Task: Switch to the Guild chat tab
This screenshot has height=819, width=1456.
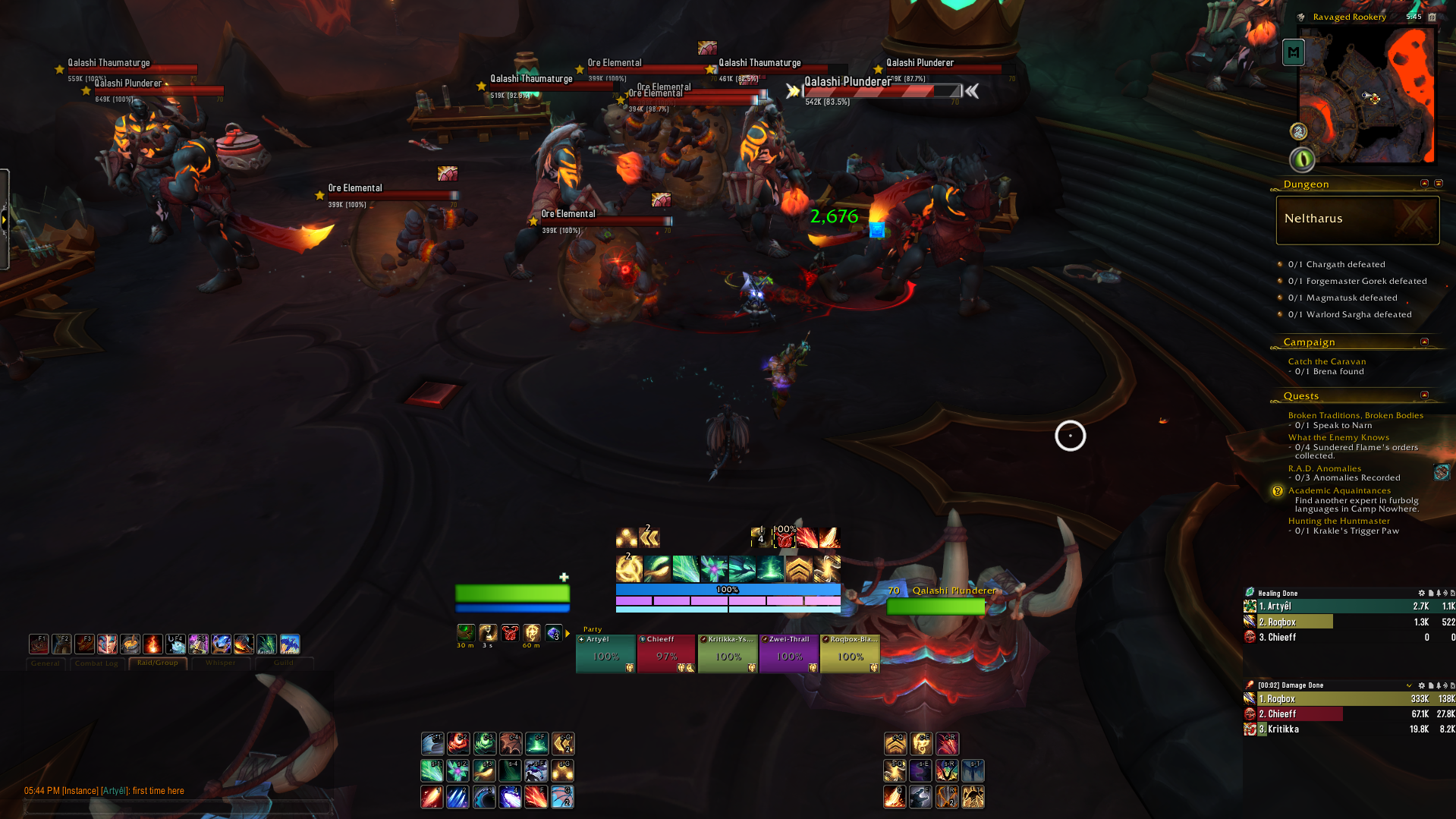Action: pyautogui.click(x=283, y=663)
